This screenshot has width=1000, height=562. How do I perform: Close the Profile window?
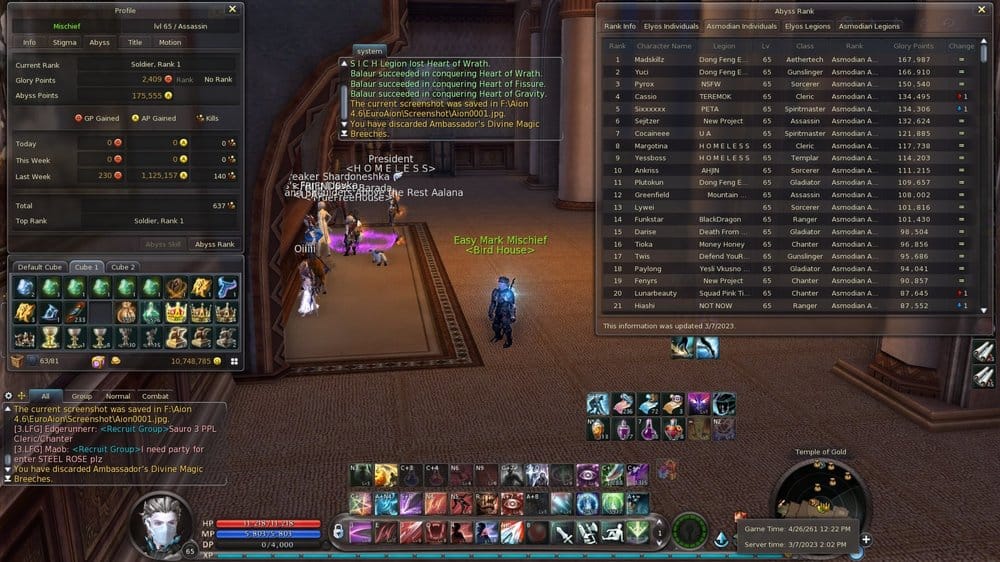coord(232,9)
